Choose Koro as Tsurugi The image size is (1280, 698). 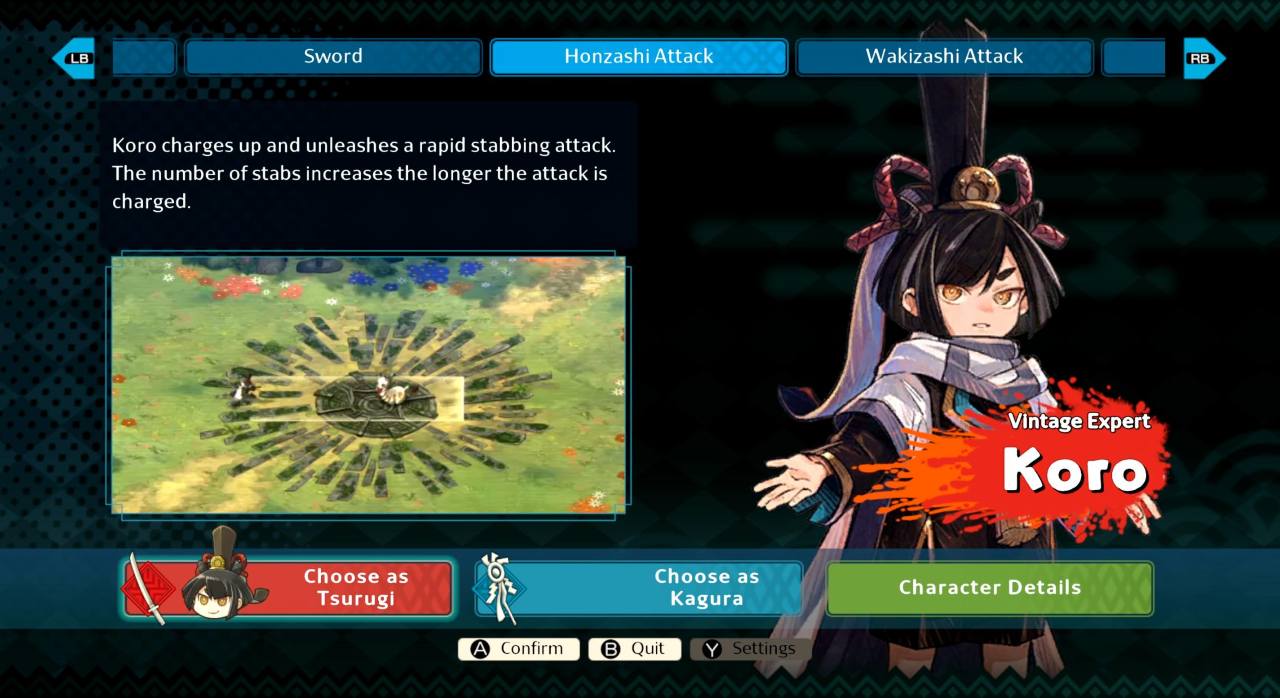[x=288, y=588]
